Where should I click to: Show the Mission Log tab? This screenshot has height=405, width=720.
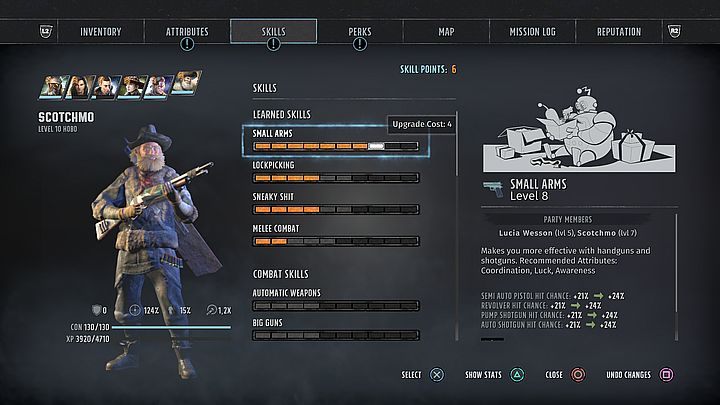click(x=533, y=32)
